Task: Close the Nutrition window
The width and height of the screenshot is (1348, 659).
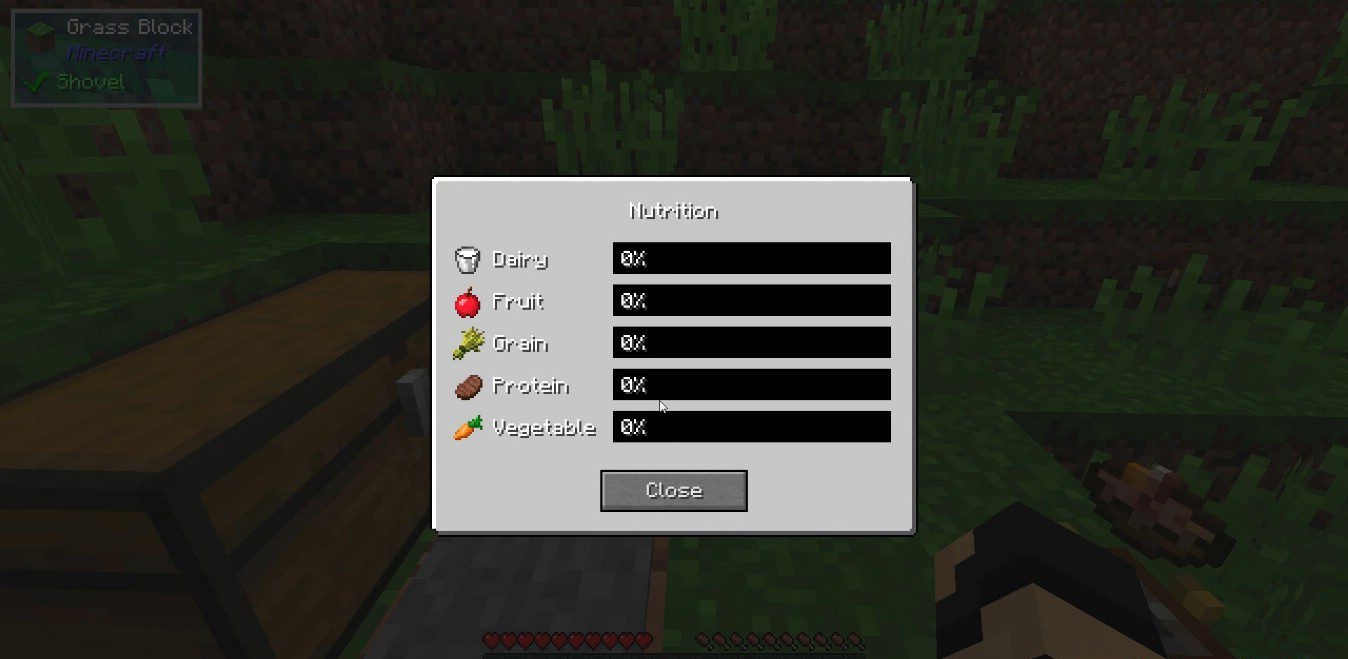Action: click(x=673, y=490)
